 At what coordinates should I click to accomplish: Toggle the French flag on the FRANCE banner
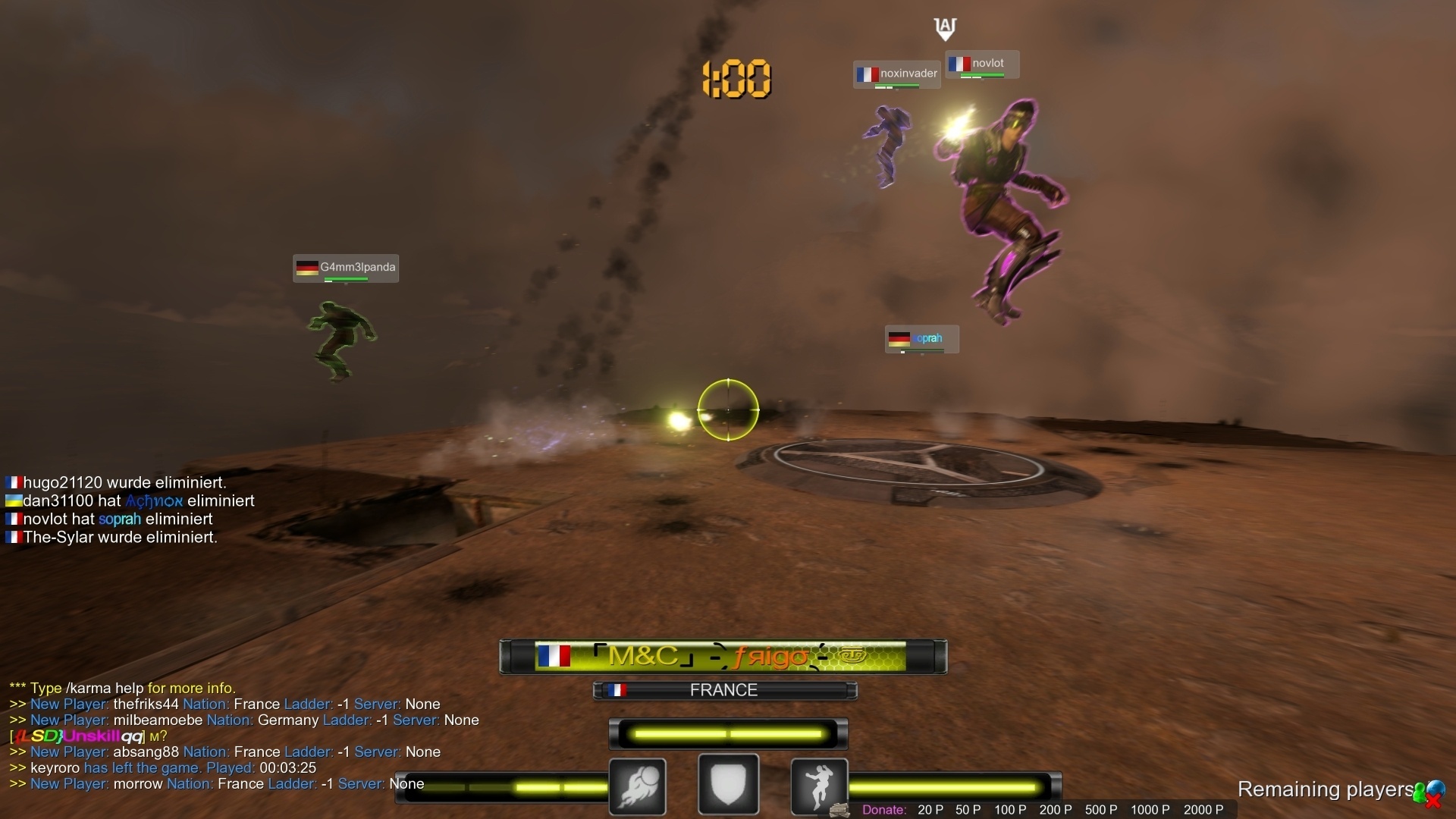[x=619, y=690]
